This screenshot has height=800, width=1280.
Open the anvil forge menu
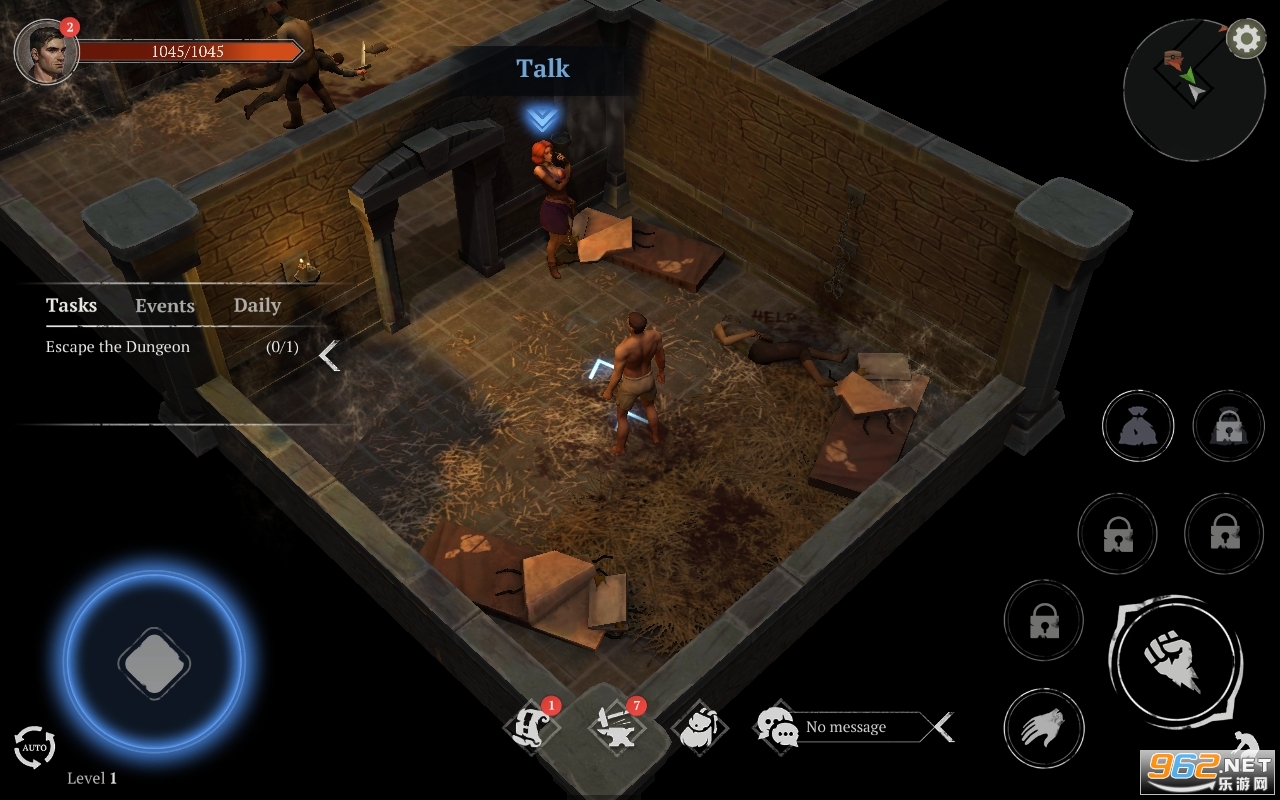pos(617,728)
